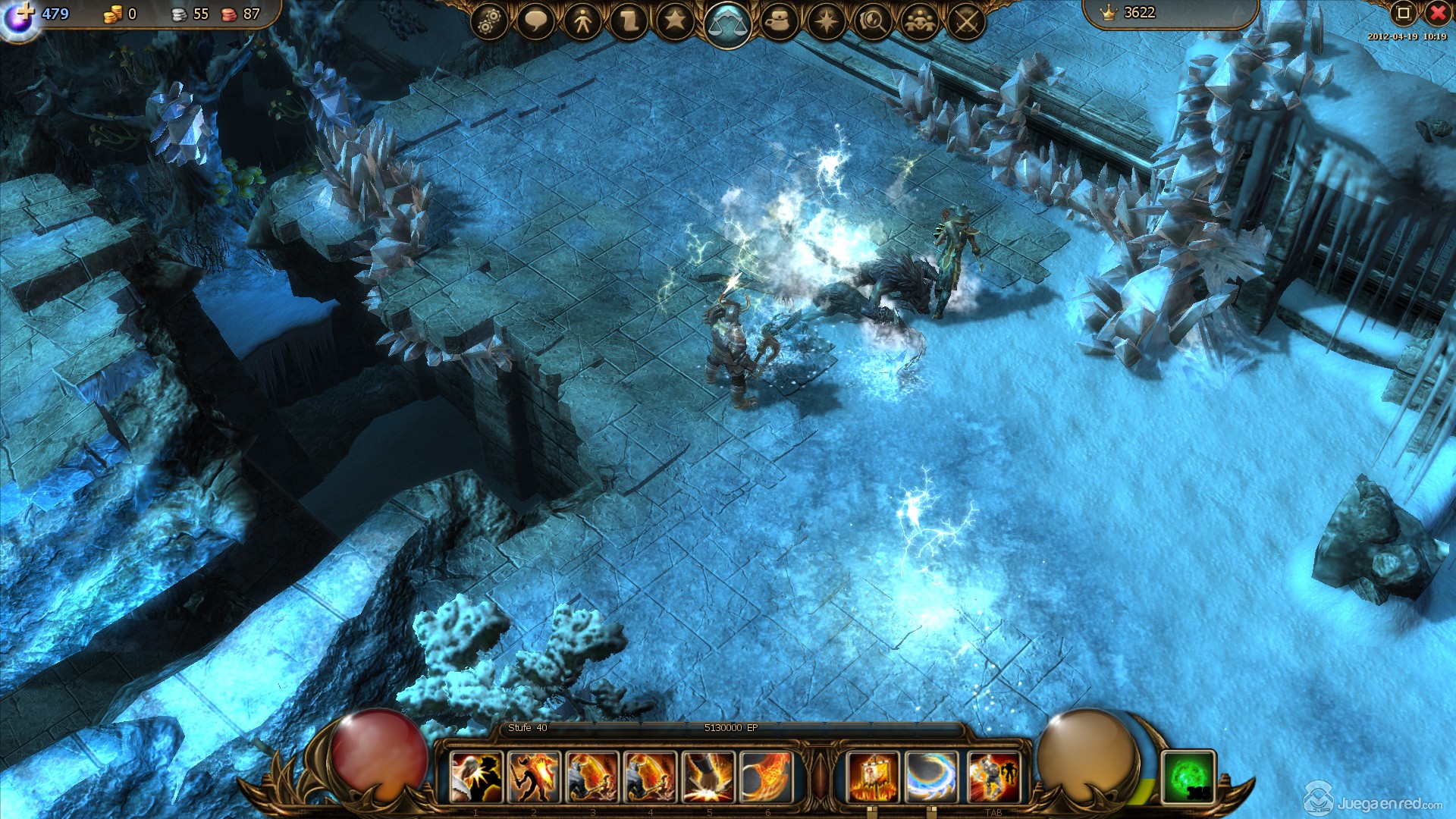Open the gear settings menu
Screen dimensions: 1456x819
(489, 21)
